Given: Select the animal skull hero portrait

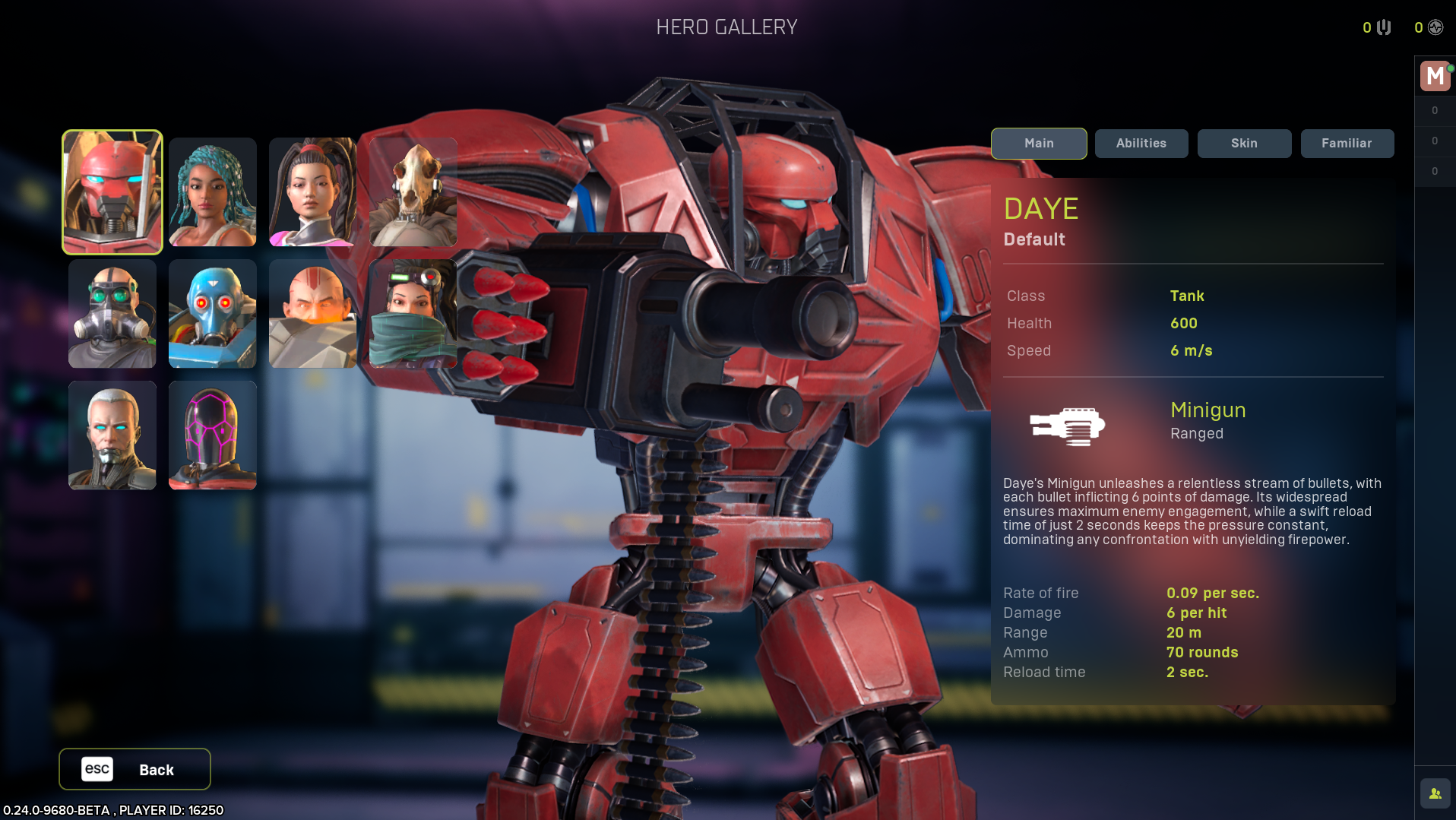Looking at the screenshot, I should coord(413,192).
